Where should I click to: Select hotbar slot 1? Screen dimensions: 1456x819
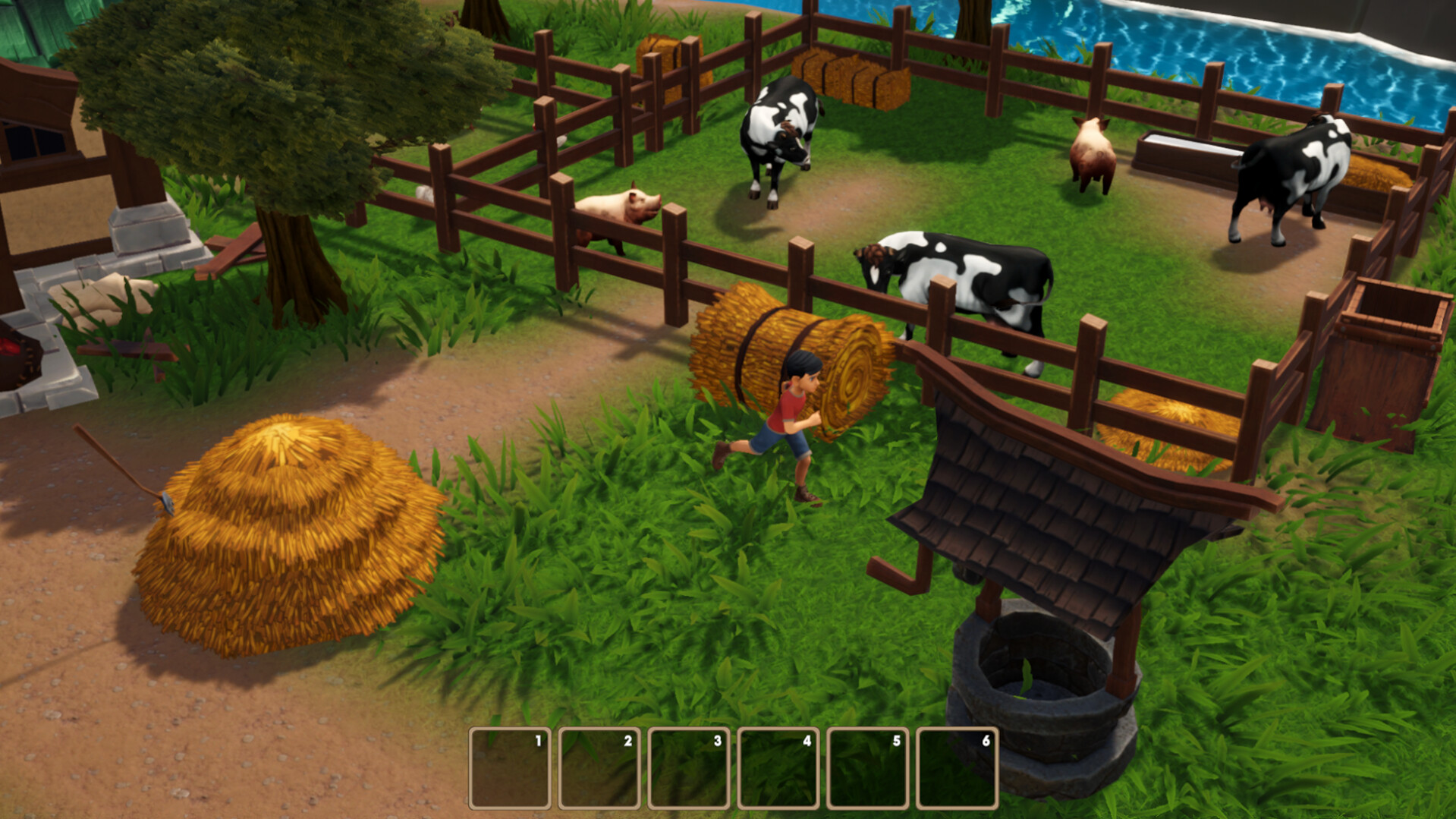coord(510,768)
